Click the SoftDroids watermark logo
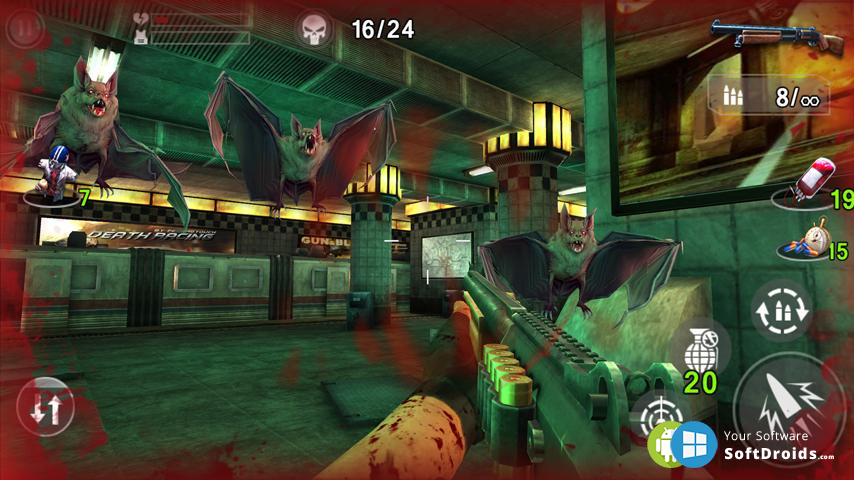Image resolution: width=854 pixels, height=480 pixels. (x=742, y=444)
